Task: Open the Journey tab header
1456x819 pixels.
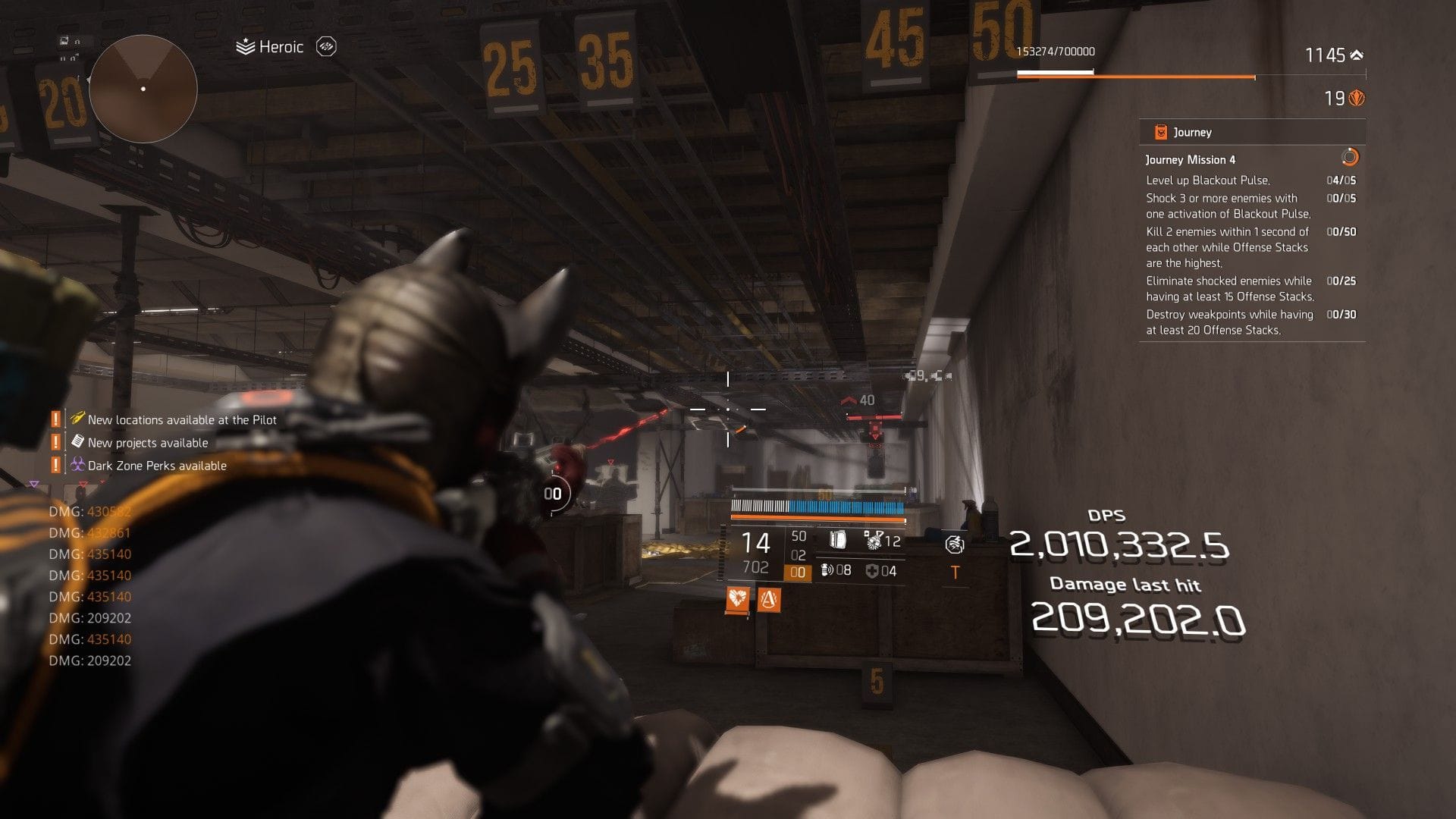Action: point(1191,131)
